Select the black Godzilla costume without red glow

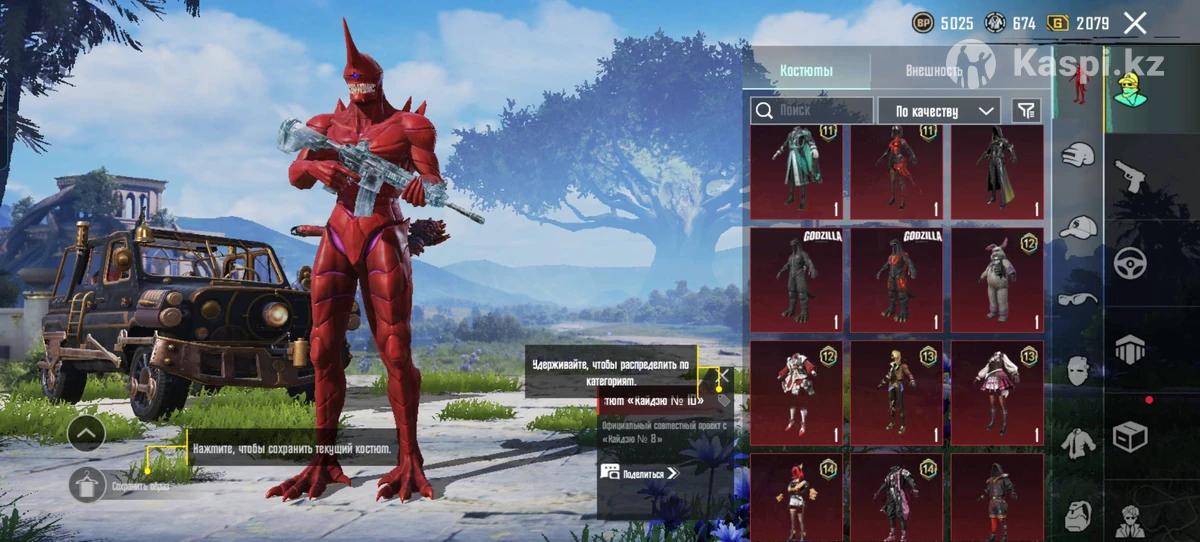coord(796,279)
